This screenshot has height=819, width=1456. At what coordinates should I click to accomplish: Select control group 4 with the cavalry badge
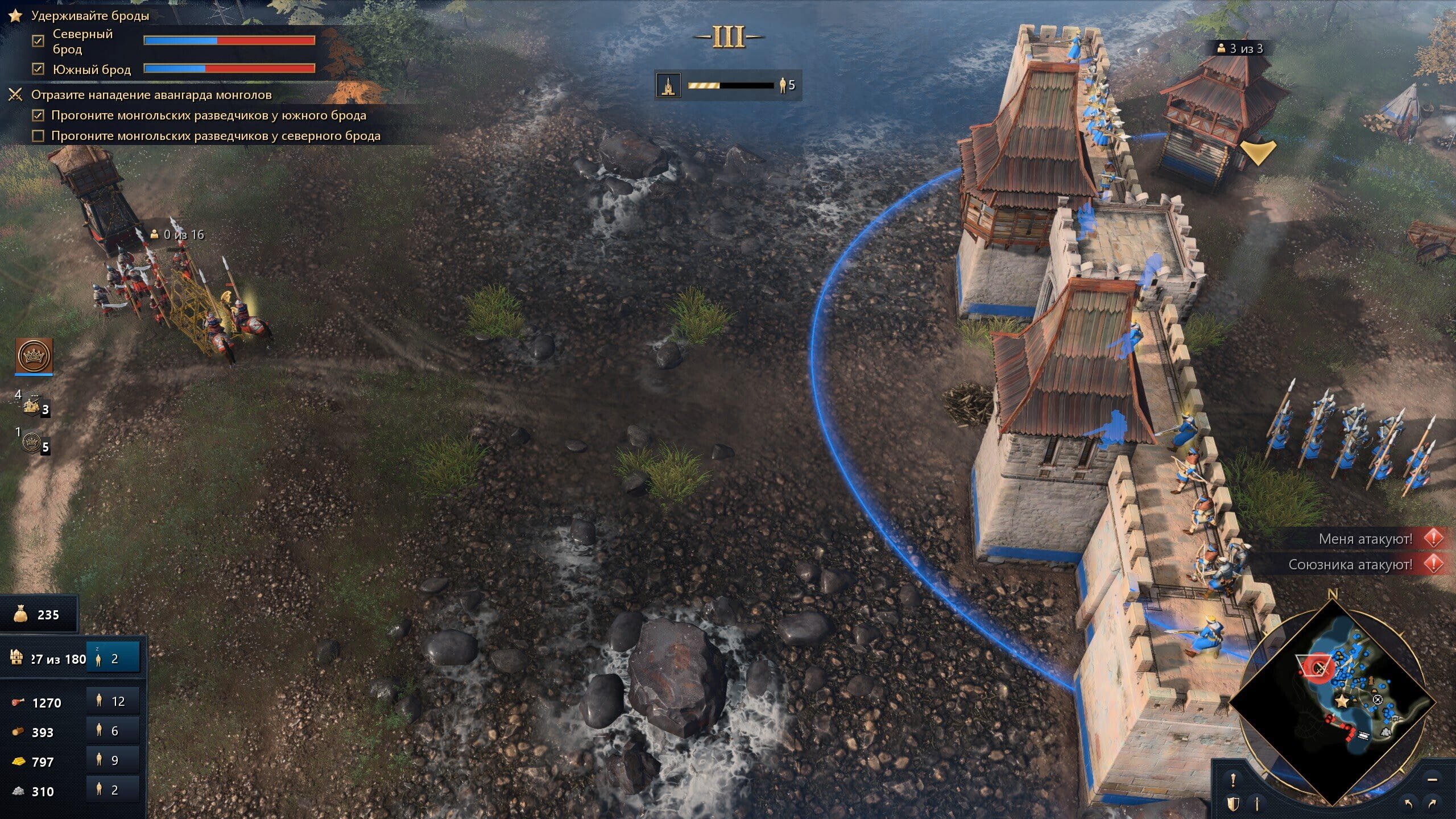pyautogui.click(x=33, y=405)
